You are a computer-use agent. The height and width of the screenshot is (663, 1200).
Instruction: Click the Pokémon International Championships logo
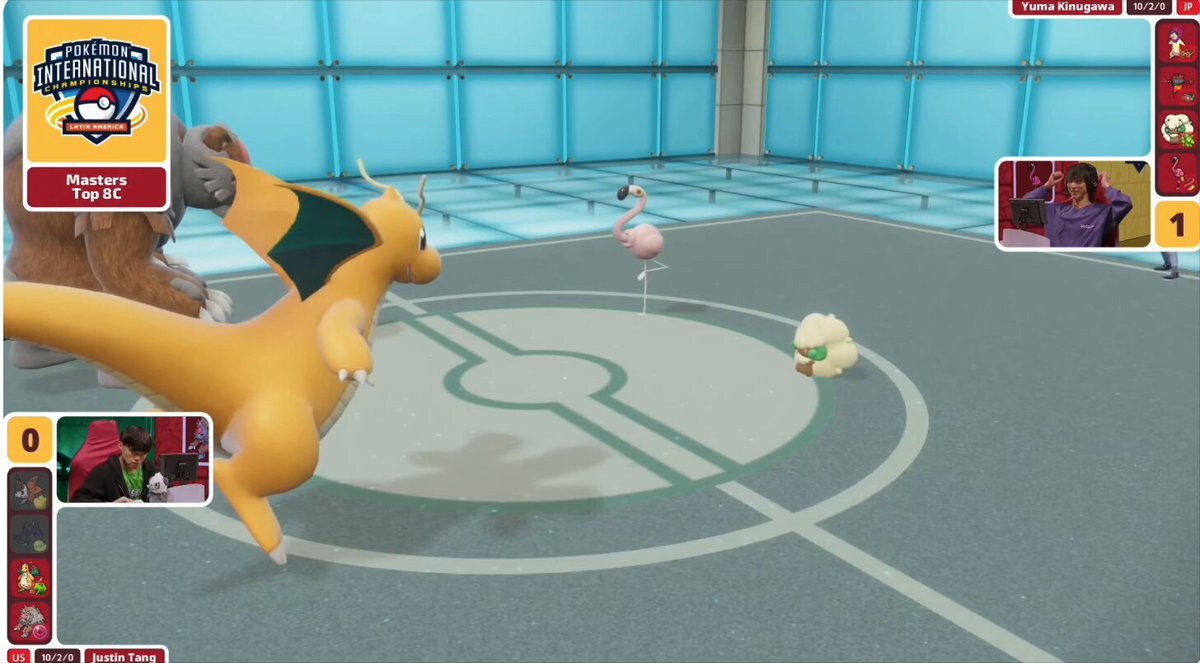coord(96,90)
